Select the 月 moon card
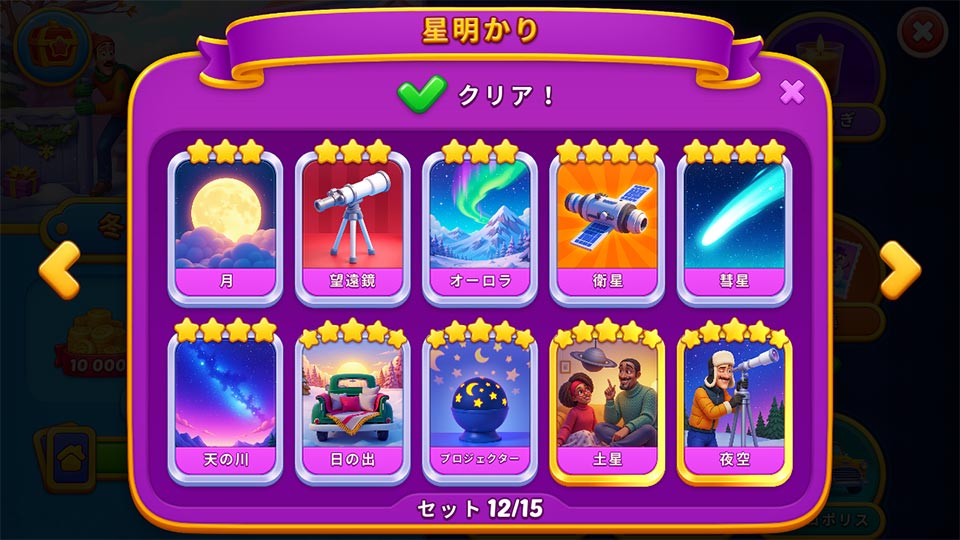 (225, 225)
